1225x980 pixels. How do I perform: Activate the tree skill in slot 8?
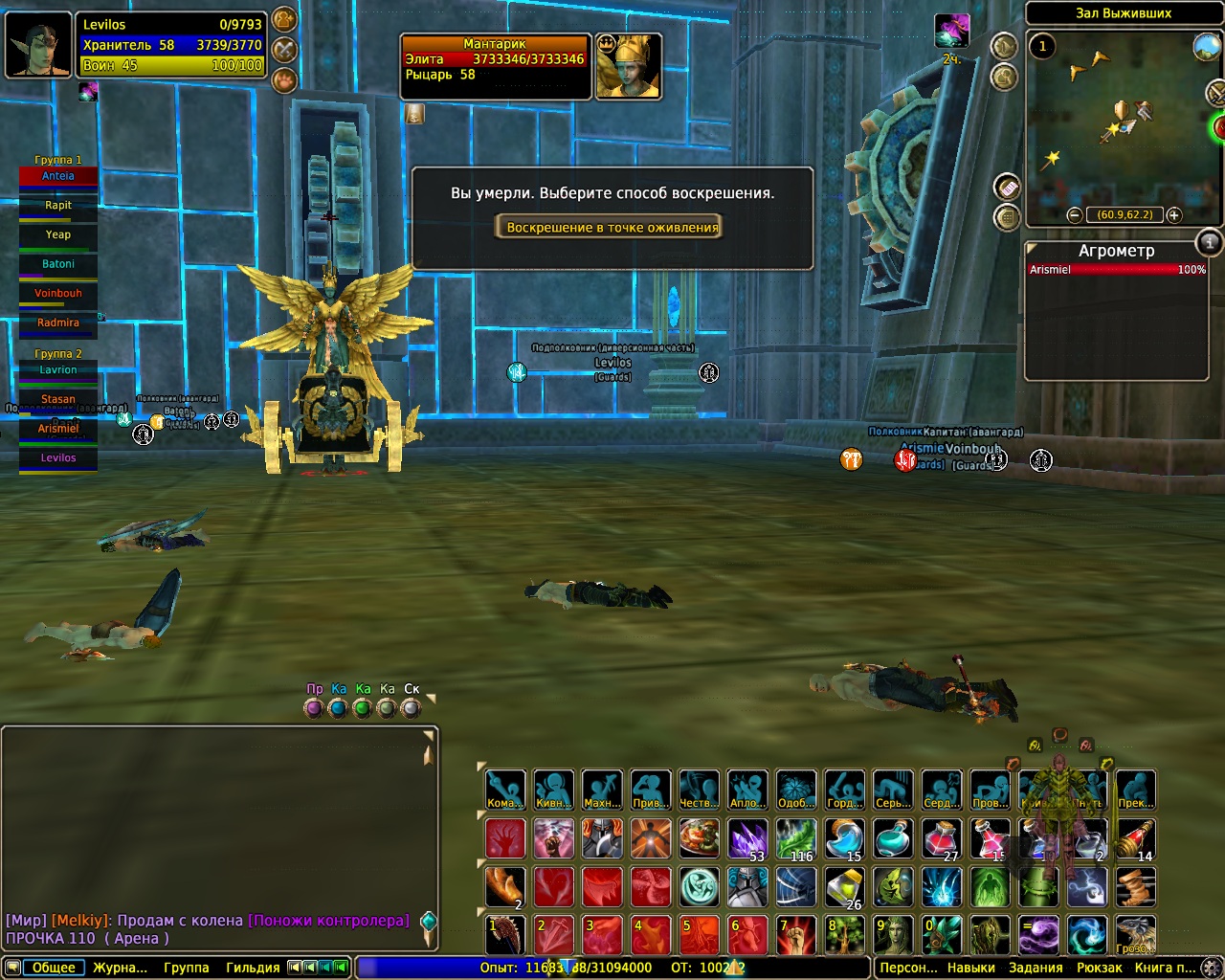(845, 935)
